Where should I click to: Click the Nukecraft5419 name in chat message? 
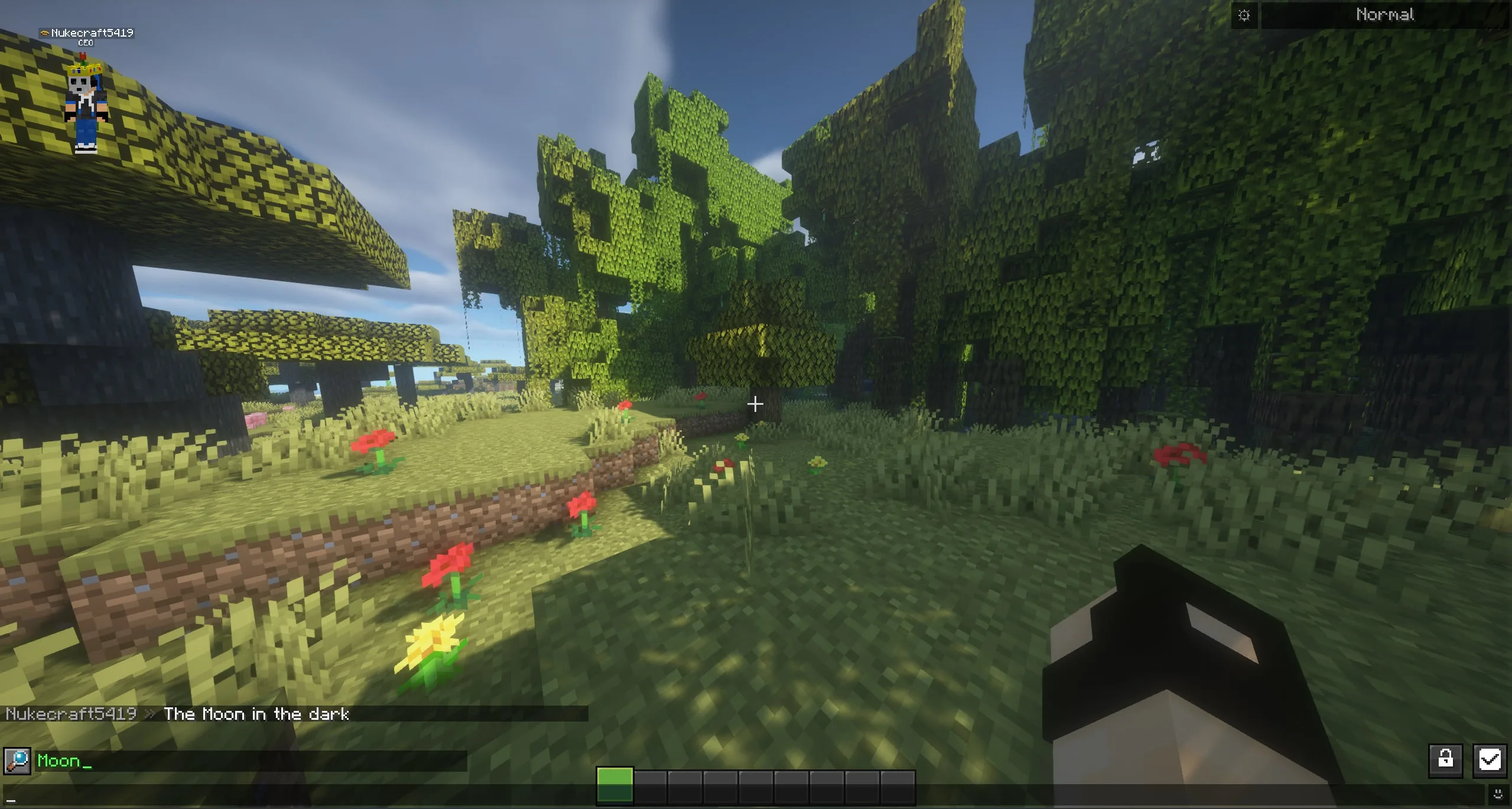pyautogui.click(x=71, y=714)
